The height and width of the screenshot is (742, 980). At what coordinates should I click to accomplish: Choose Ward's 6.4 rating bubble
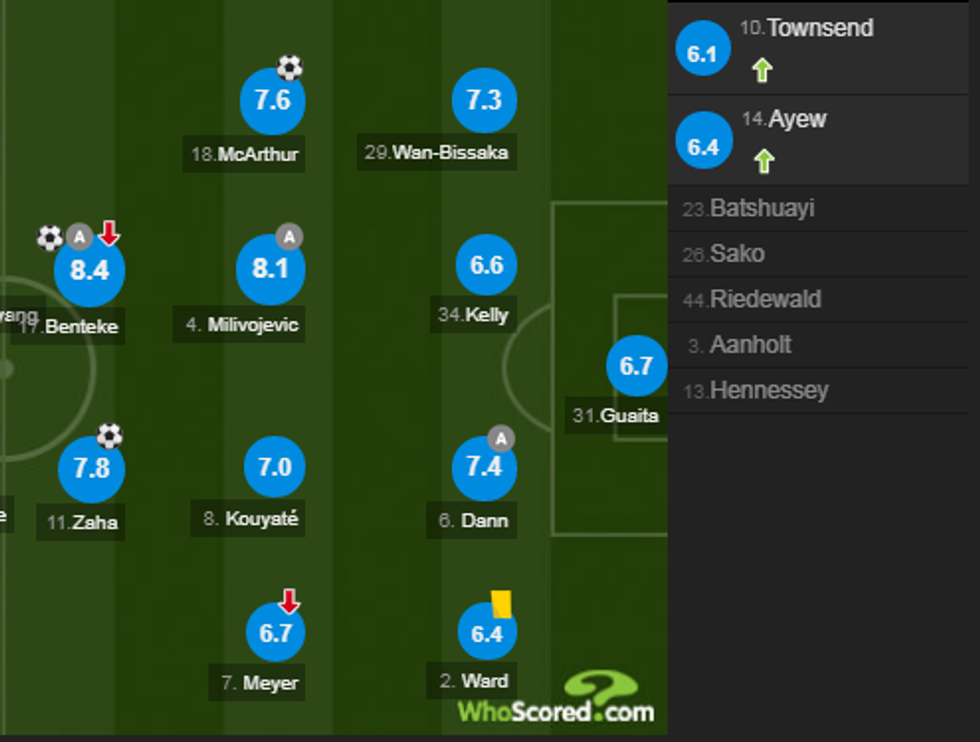coord(487,634)
